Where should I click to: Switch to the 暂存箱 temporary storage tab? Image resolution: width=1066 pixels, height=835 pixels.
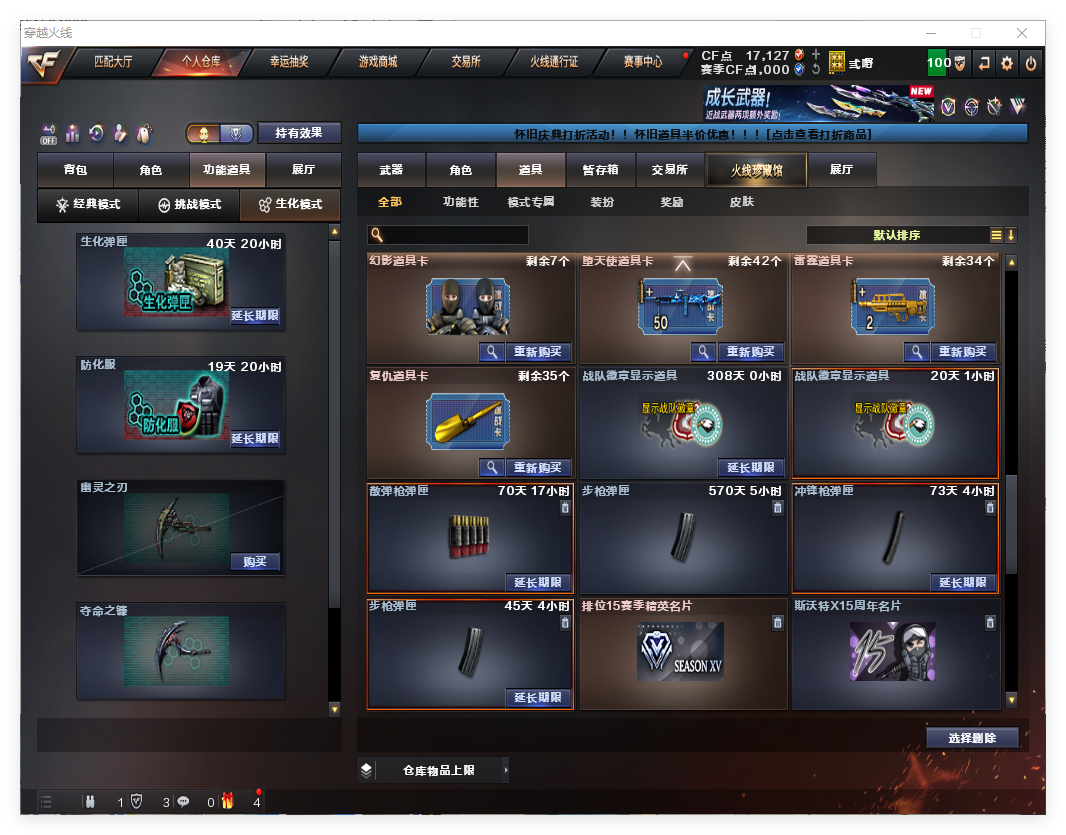pos(600,171)
